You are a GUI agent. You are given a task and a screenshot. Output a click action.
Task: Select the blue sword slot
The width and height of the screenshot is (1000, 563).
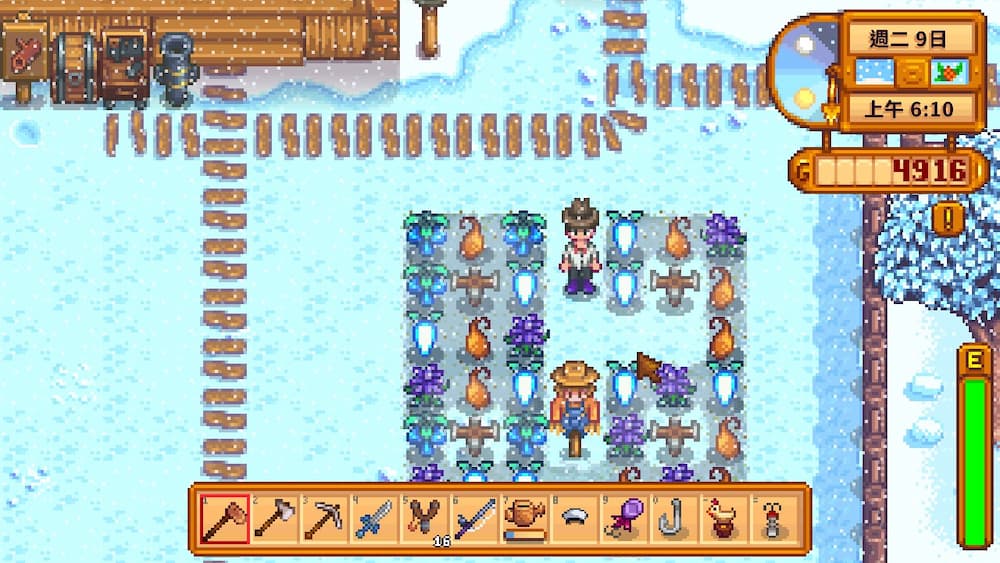(x=375, y=519)
